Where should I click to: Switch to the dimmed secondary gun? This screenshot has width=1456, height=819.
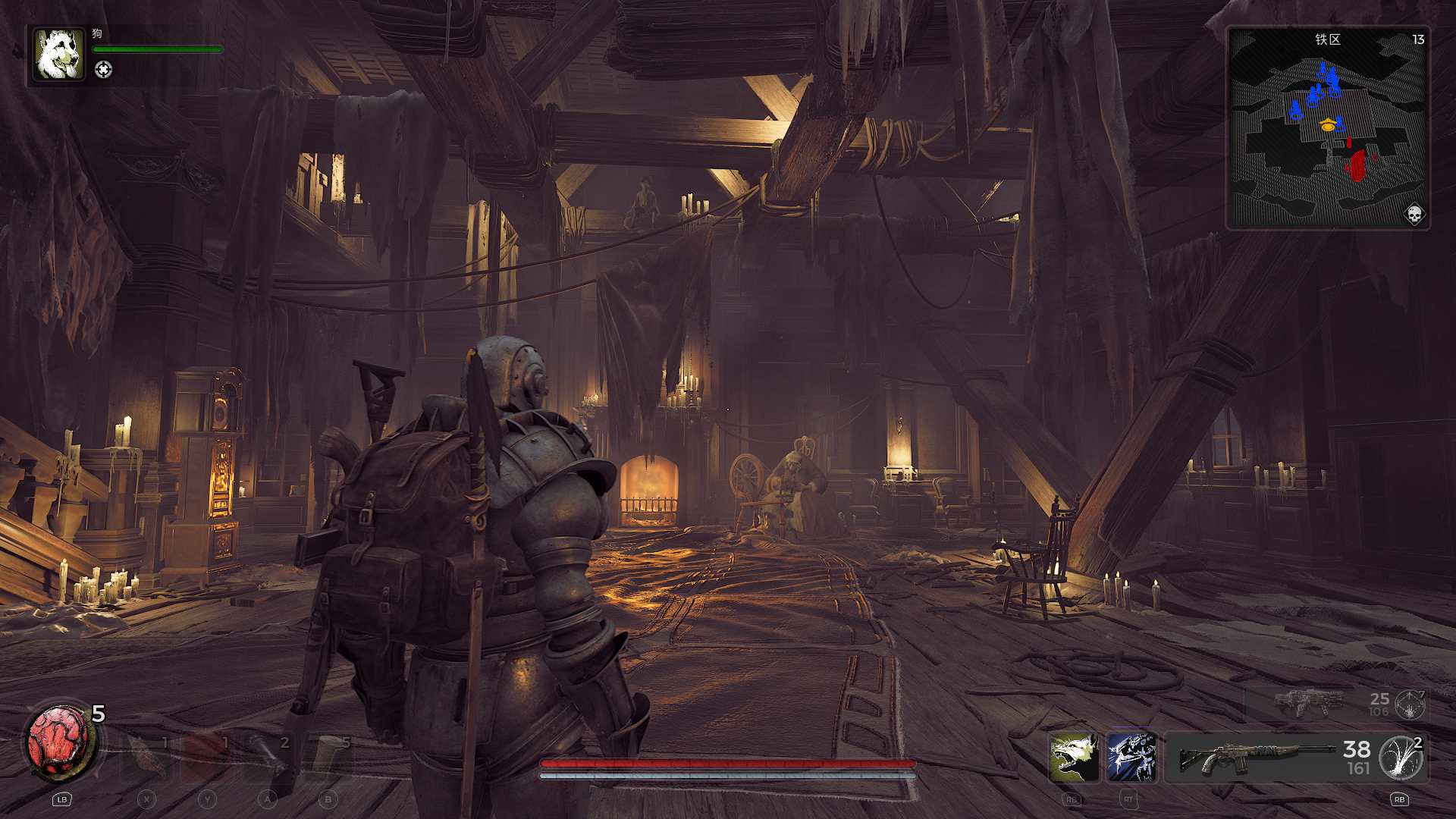point(1308,703)
